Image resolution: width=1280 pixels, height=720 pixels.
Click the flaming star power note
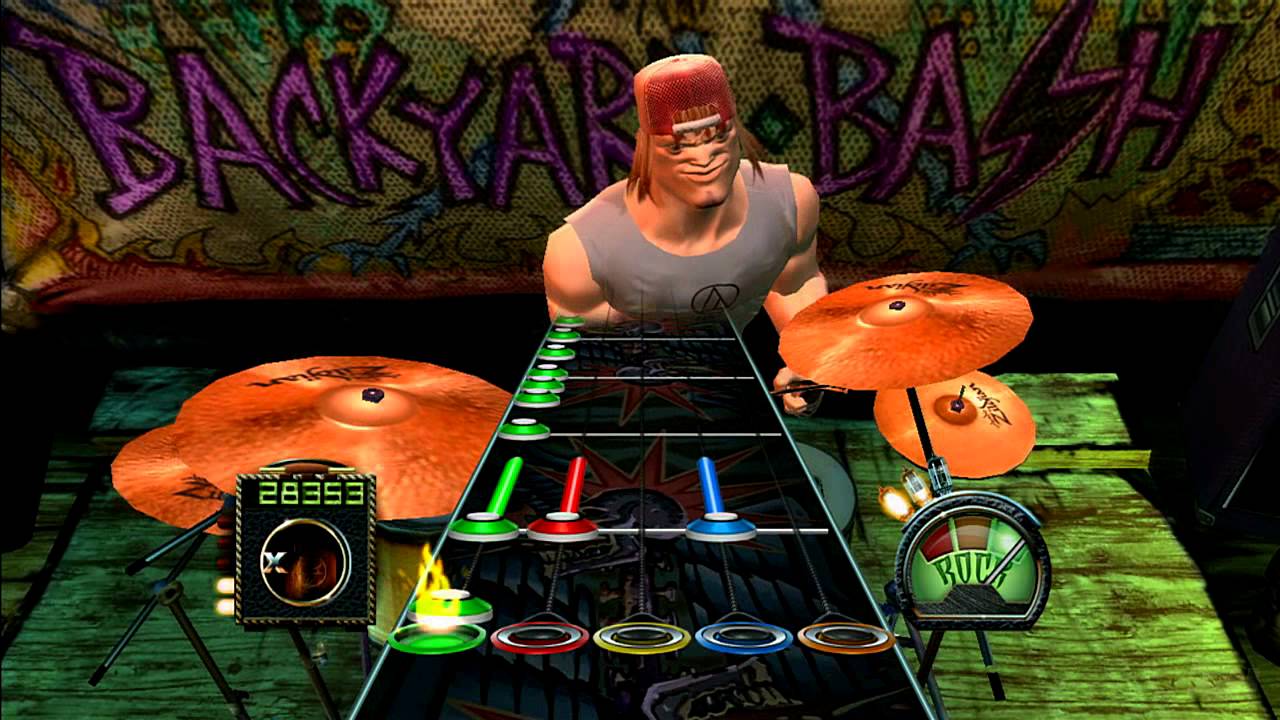450,605
